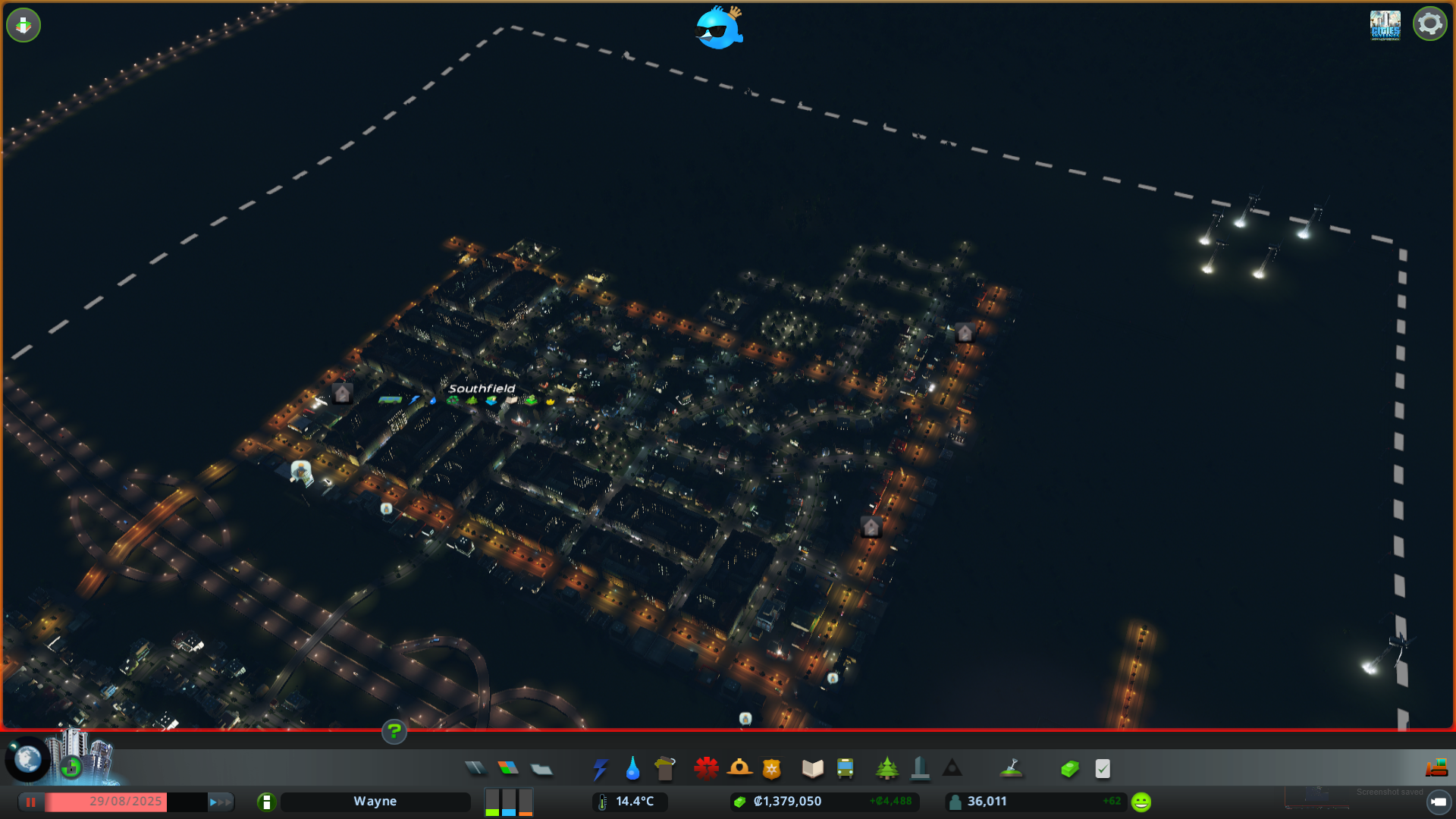This screenshot has width=1456, height=819.
Task: Open the Education services menu
Action: pyautogui.click(x=812, y=768)
